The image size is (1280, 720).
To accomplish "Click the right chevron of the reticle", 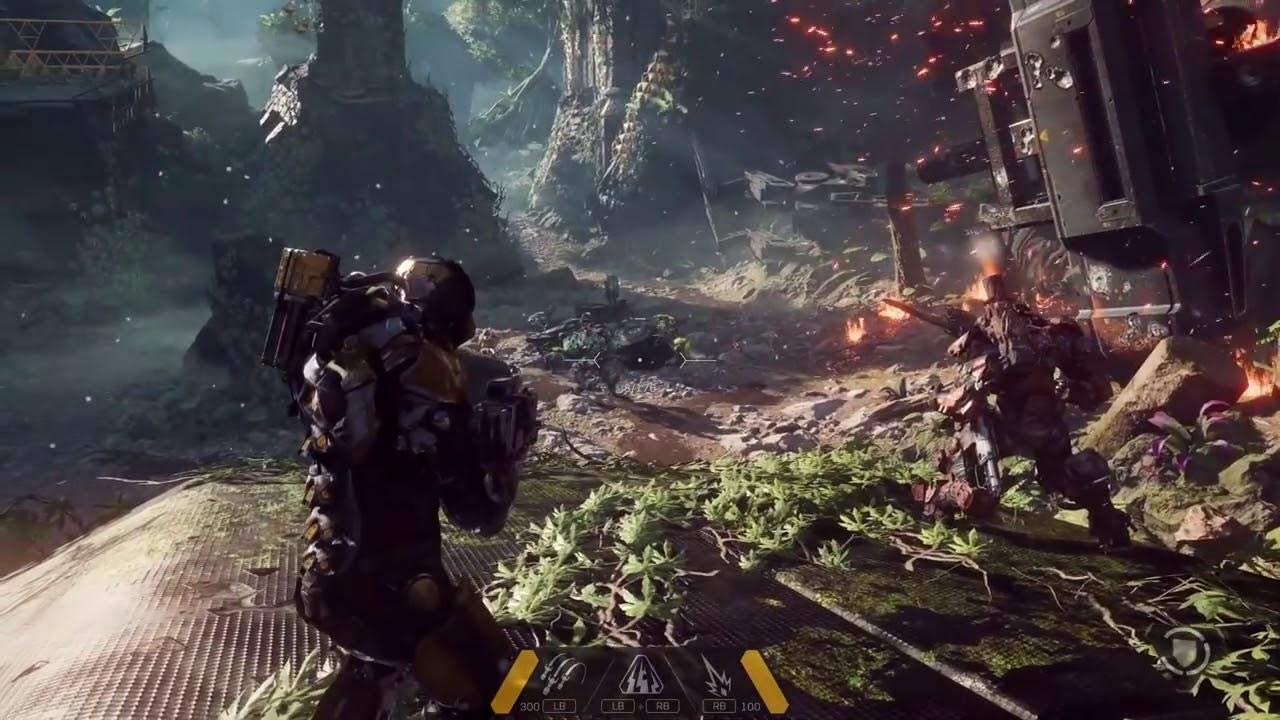I will [x=684, y=360].
